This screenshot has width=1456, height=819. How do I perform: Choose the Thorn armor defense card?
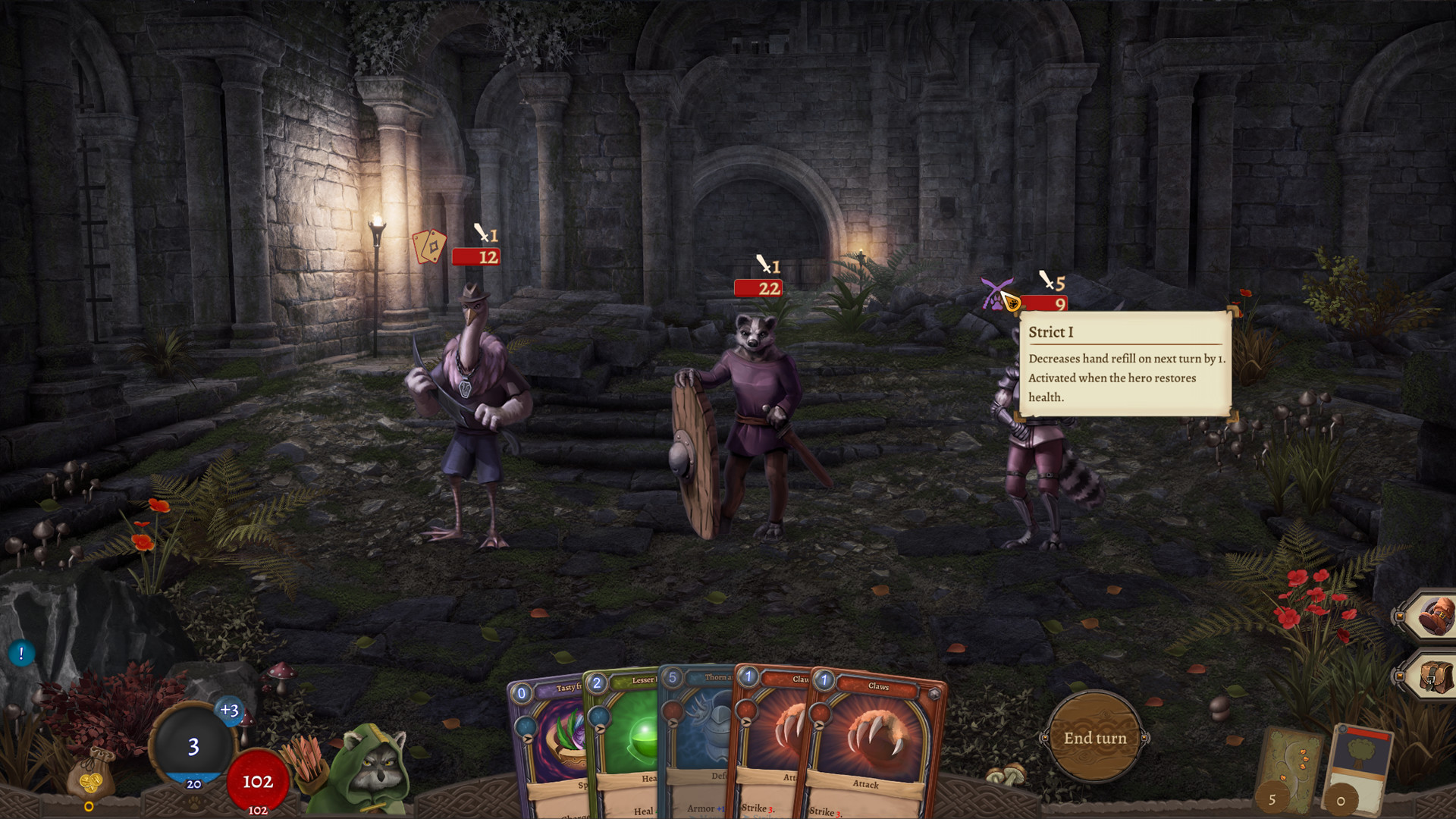[x=698, y=739]
